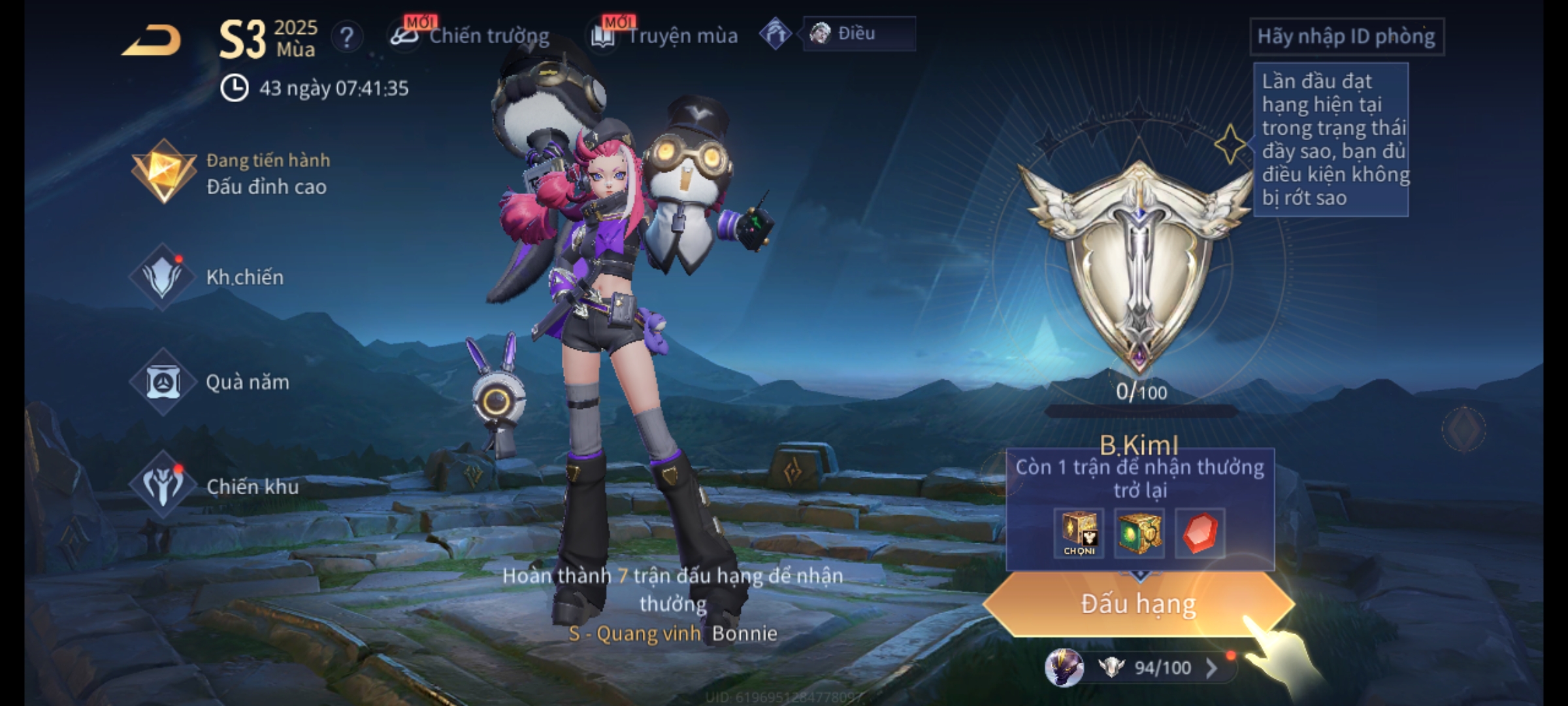
Task: Enter room ID in Hãy nhập ID phòng
Action: coord(1347,37)
